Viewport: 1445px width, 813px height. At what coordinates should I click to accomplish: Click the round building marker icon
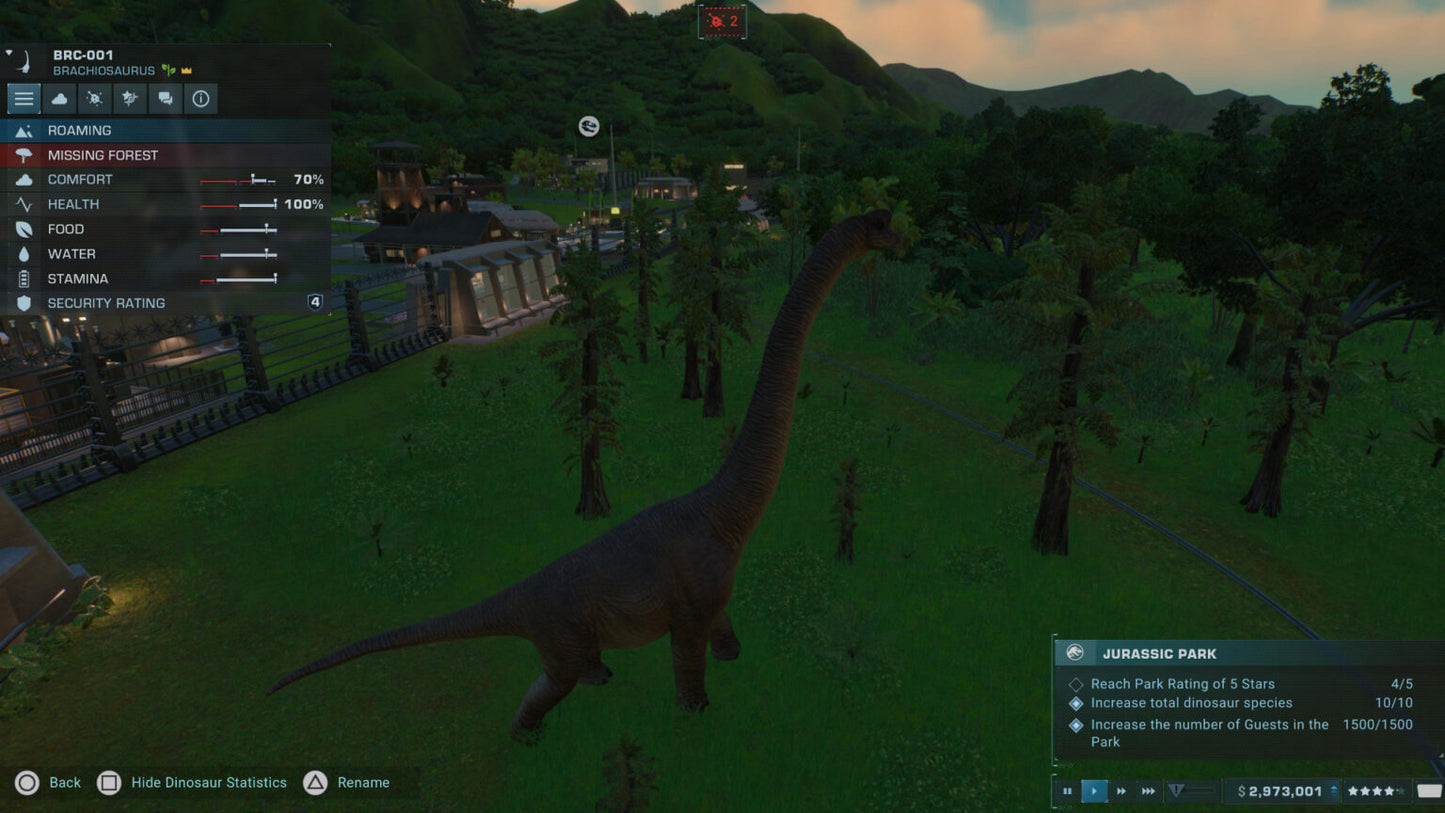coord(589,126)
